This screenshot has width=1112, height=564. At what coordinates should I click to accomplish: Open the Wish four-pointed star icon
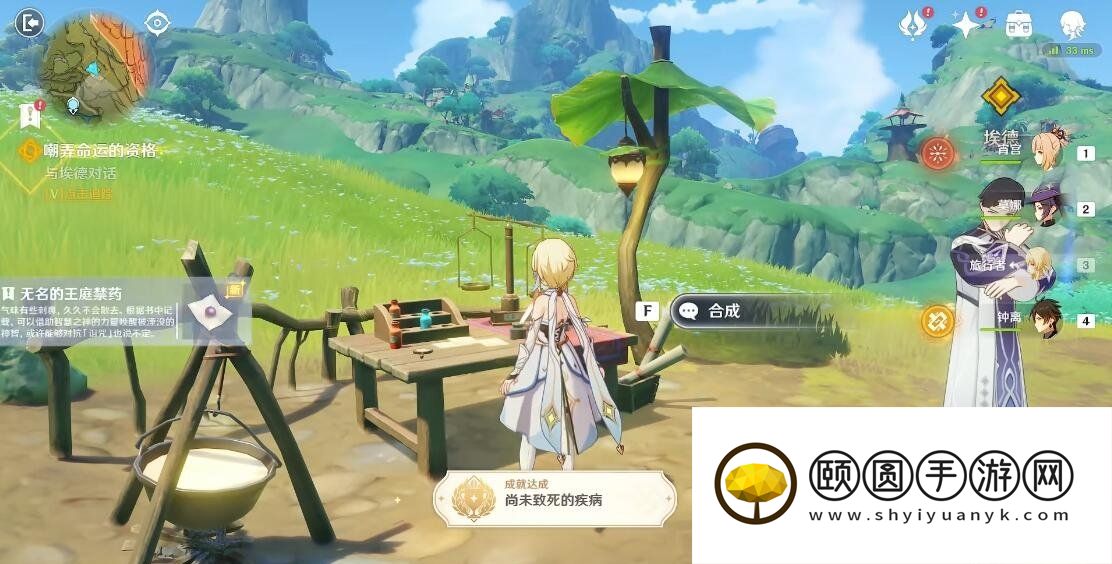tap(966, 25)
